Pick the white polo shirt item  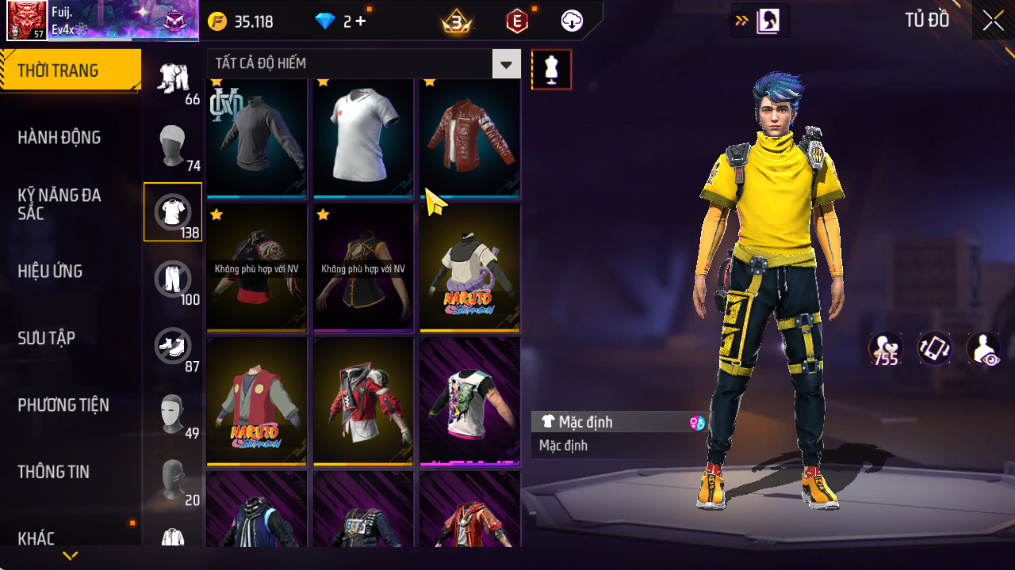coord(363,136)
